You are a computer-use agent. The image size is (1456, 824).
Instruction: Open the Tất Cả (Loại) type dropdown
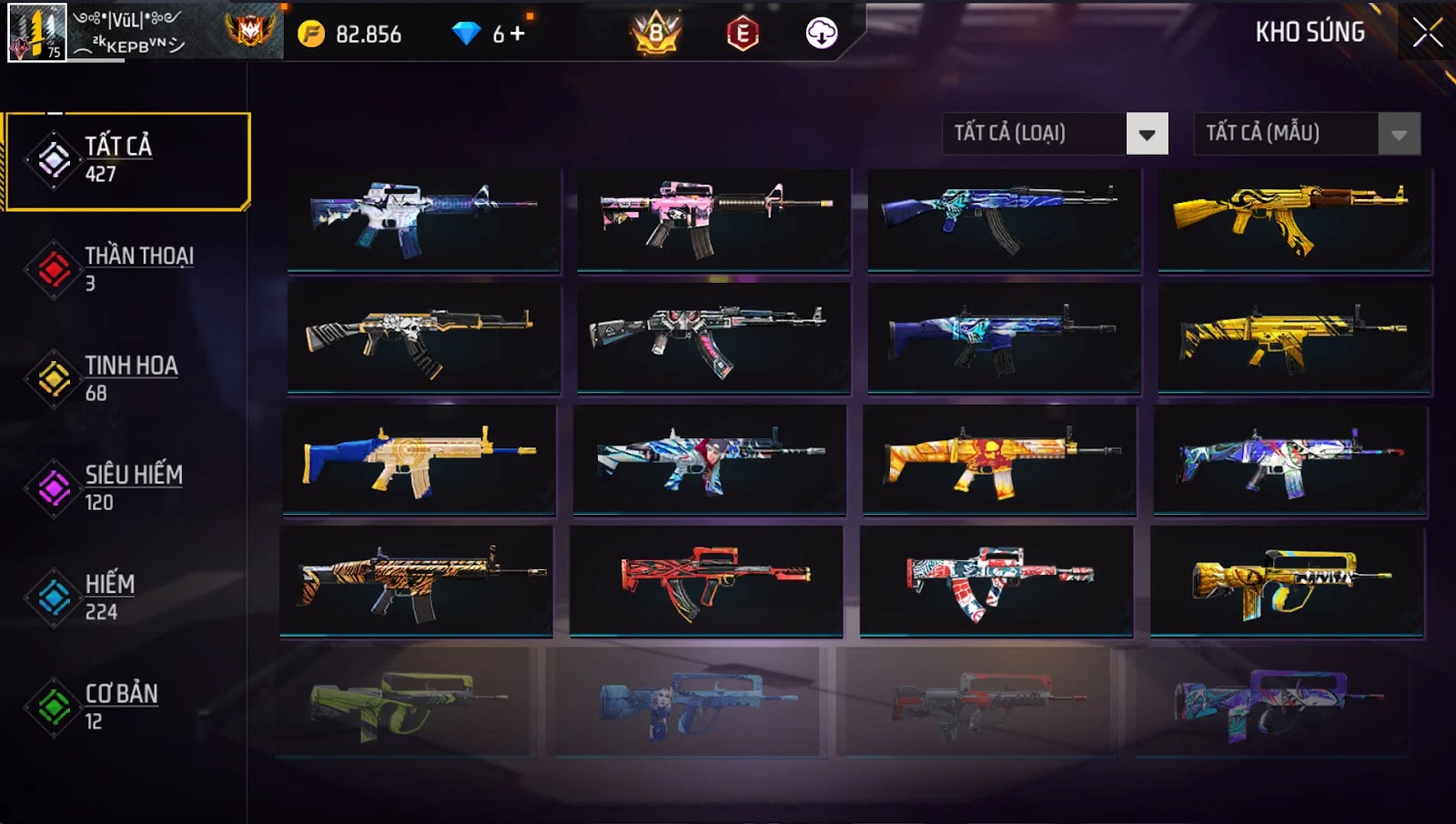pos(1147,135)
